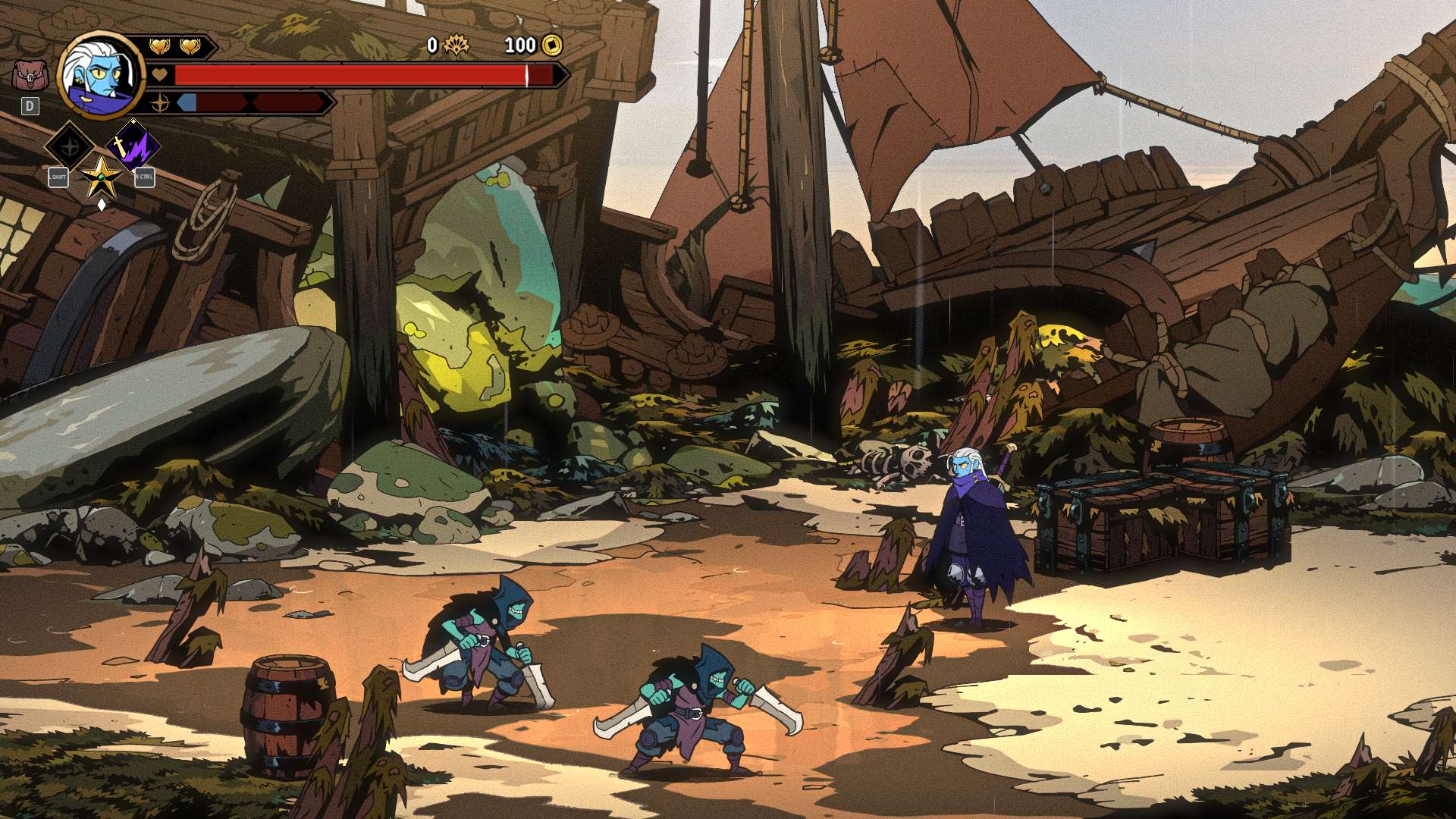The image size is (1456, 819).
Task: Click the blue-skinned hero portrait
Action: coord(100,75)
